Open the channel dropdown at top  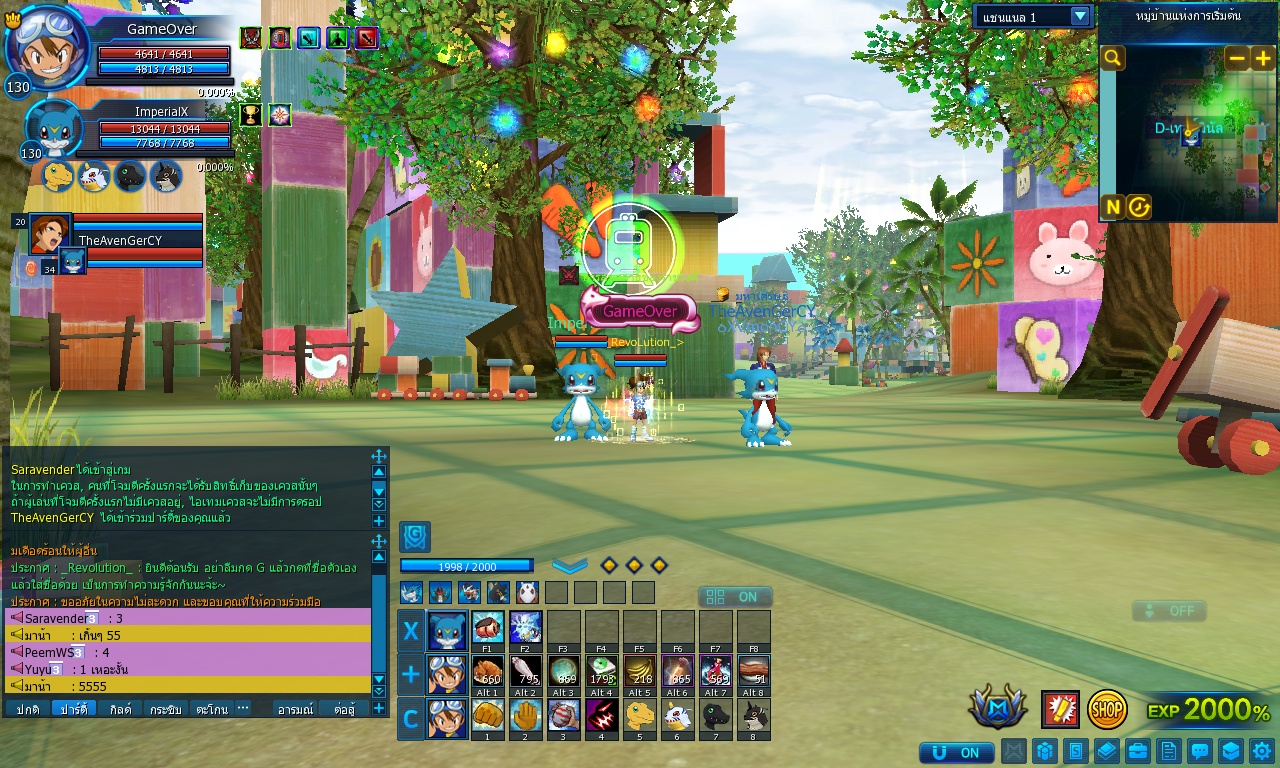coord(1080,16)
